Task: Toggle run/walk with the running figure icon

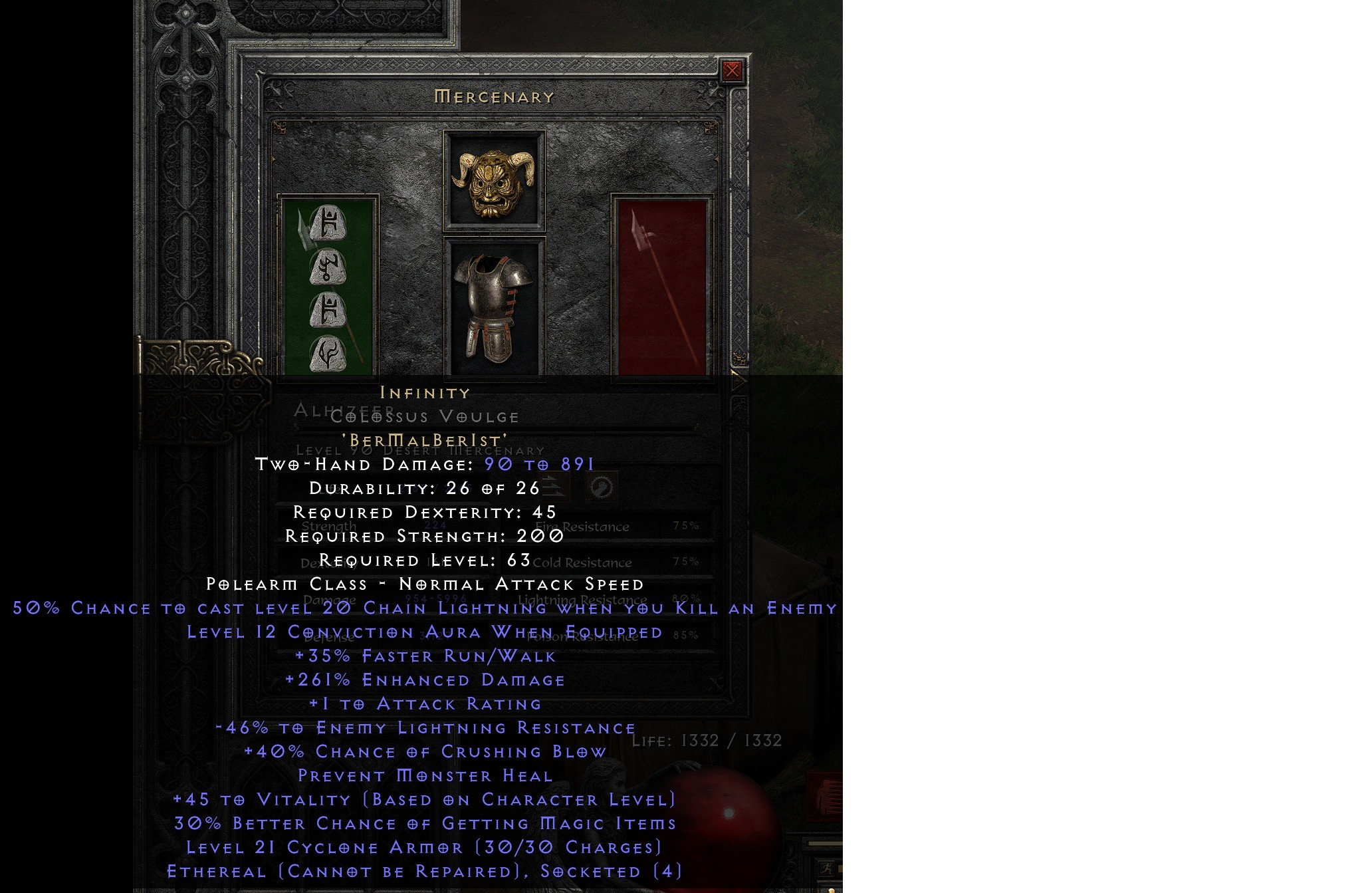Action: [x=827, y=869]
